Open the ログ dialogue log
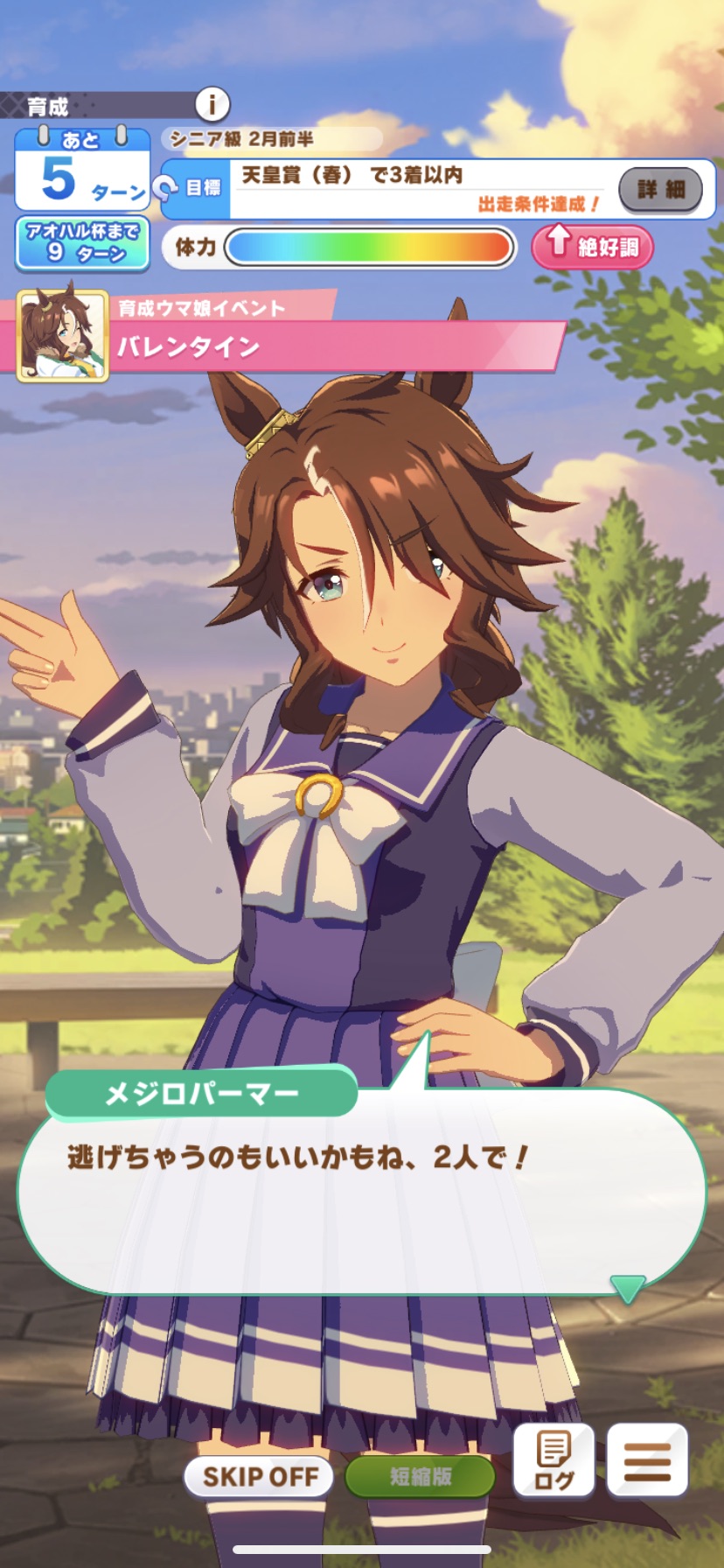Screen dimensions: 724x1568 coord(553,1460)
